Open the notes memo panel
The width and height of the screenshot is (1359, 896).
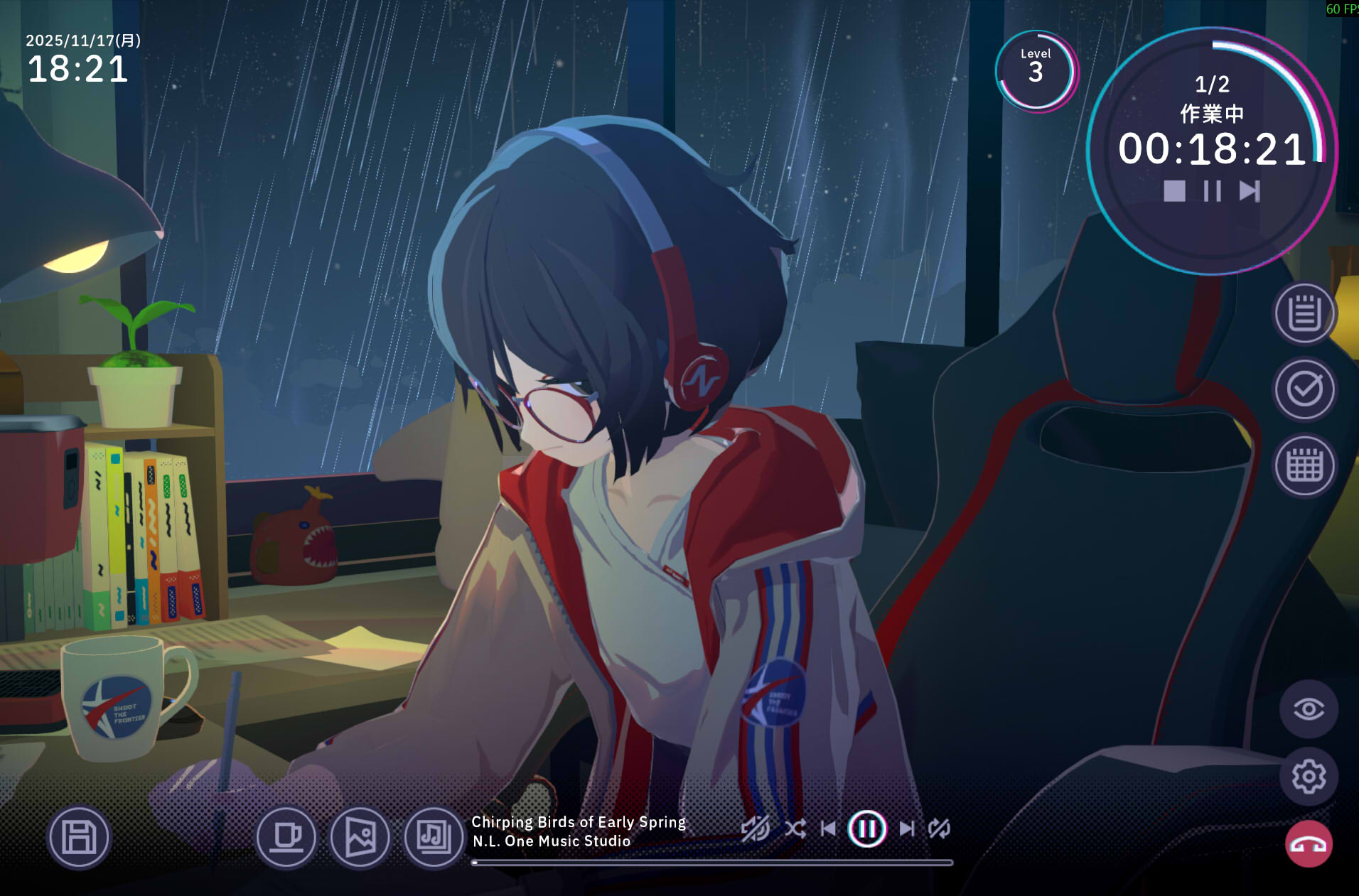pos(1304,313)
